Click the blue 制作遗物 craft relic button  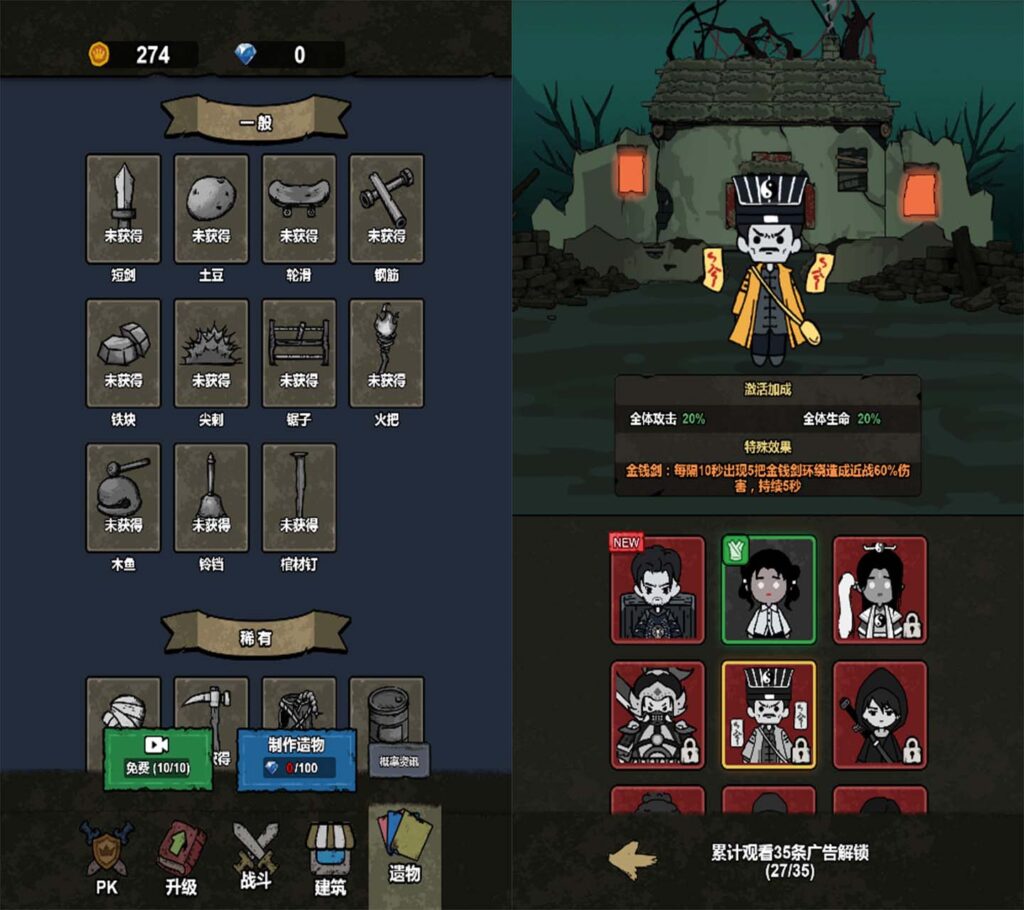[296, 758]
